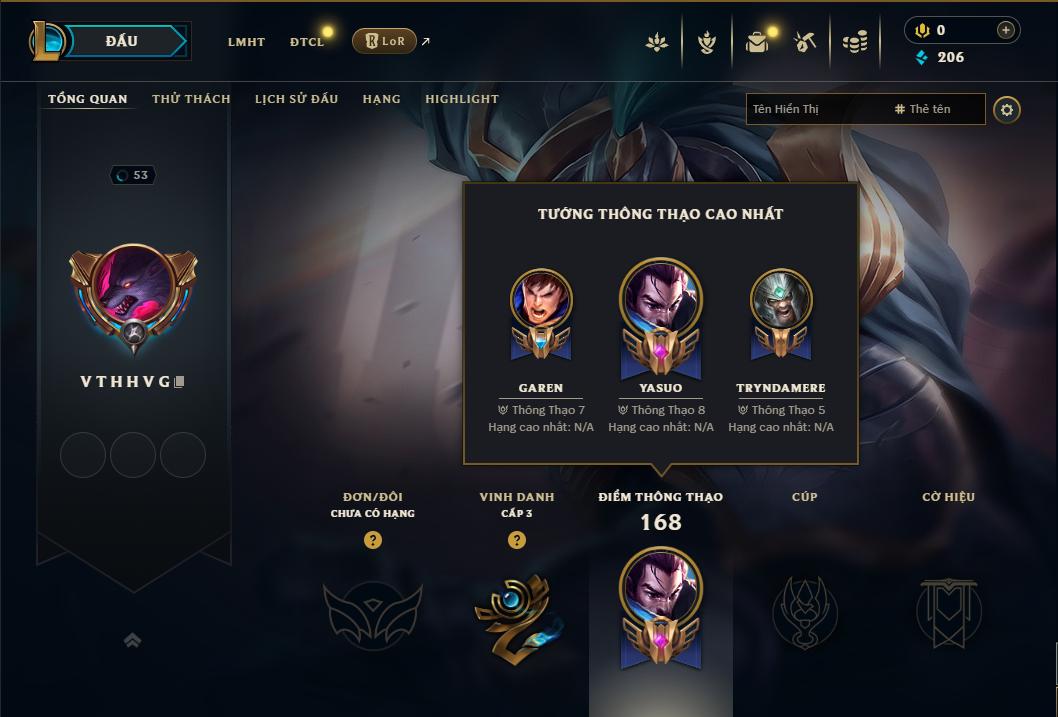Switch to the ĐTCL section
The image size is (1058, 717).
(x=307, y=42)
